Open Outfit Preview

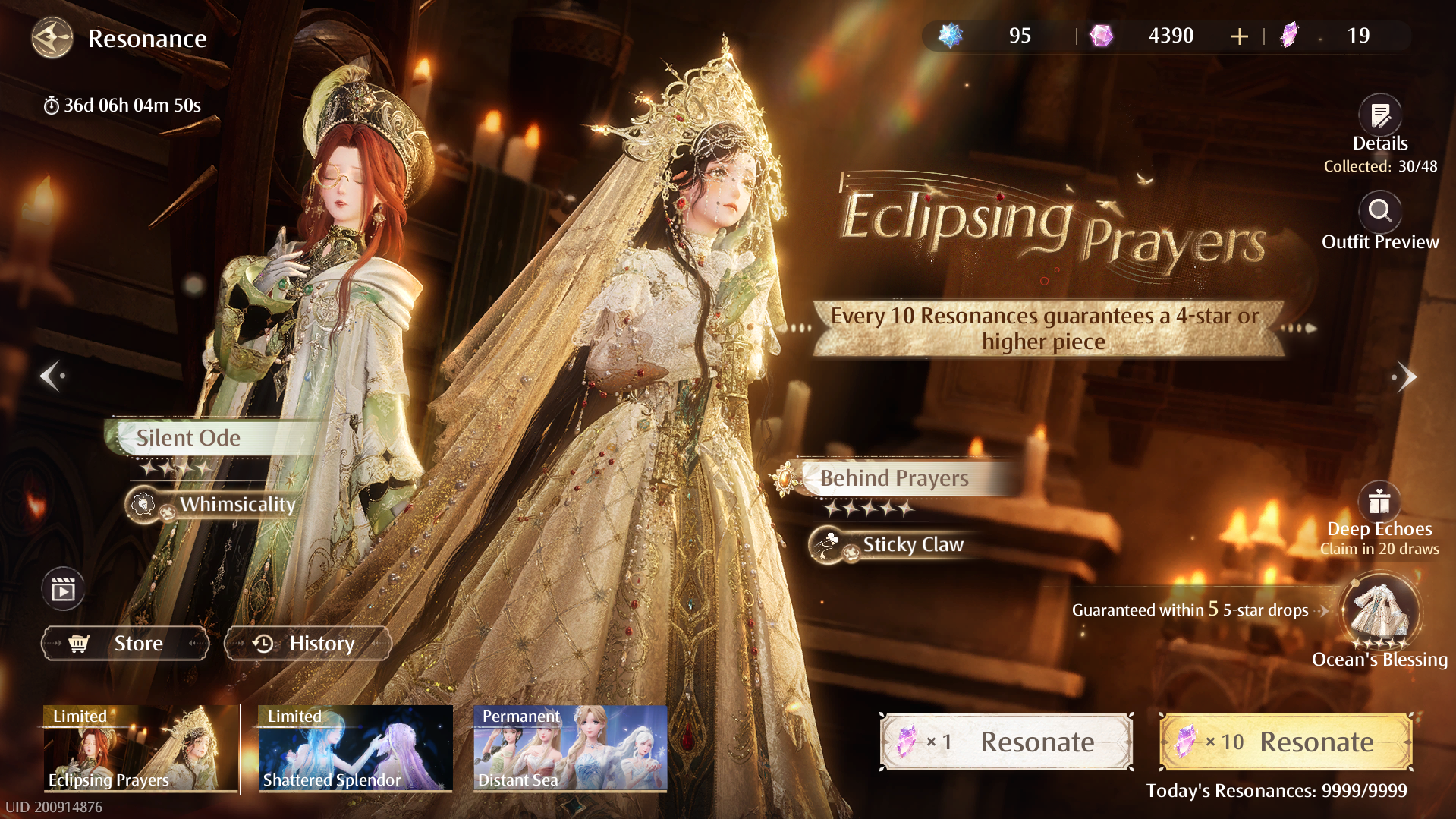1379,213
